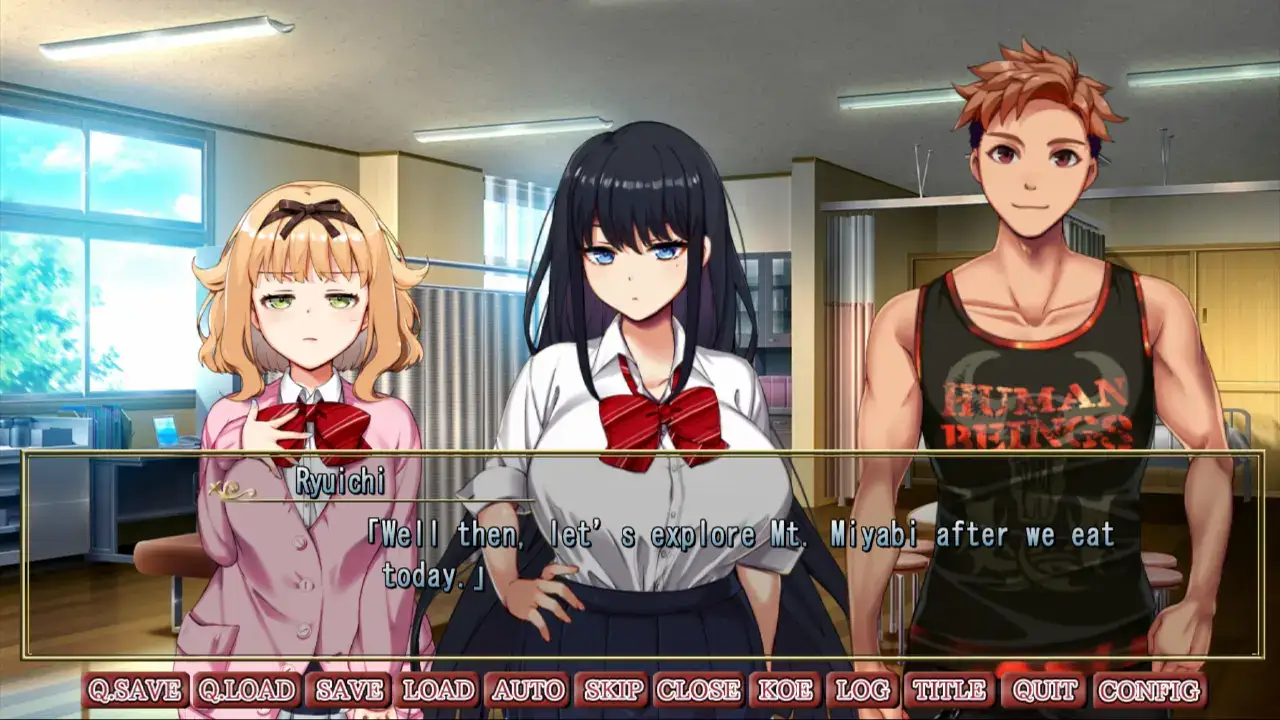The width and height of the screenshot is (1280, 720).
Task: Enable AUTO text advance
Action: 527,690
